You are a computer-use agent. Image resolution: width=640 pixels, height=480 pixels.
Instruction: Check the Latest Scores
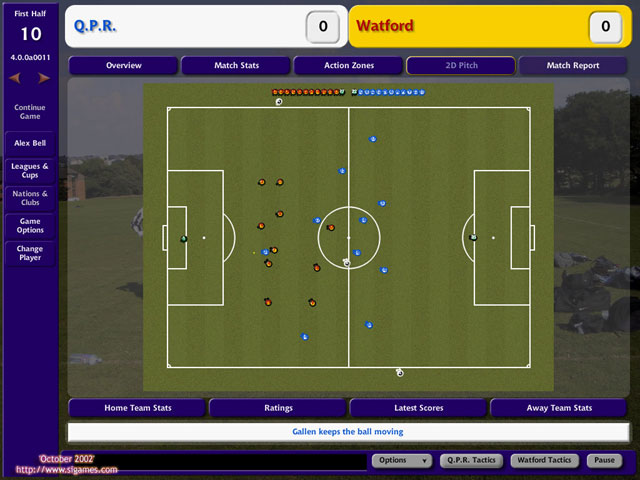tap(419, 408)
